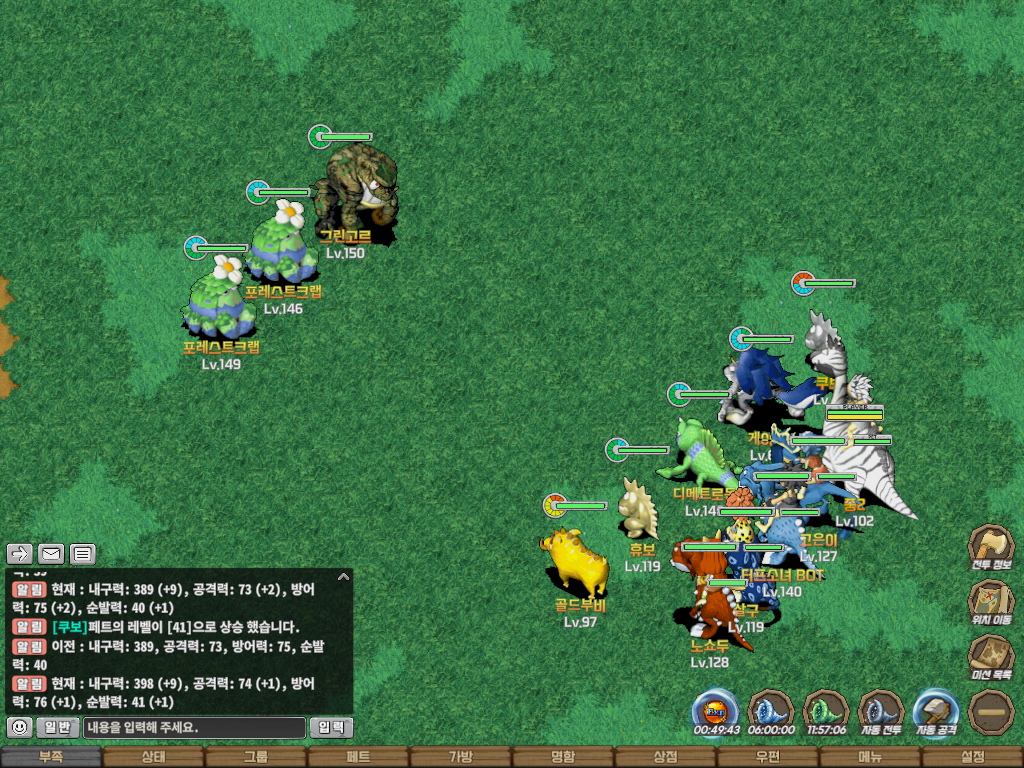Open the 명함 (Name card) menu
The width and height of the screenshot is (1024, 768).
(x=563, y=757)
